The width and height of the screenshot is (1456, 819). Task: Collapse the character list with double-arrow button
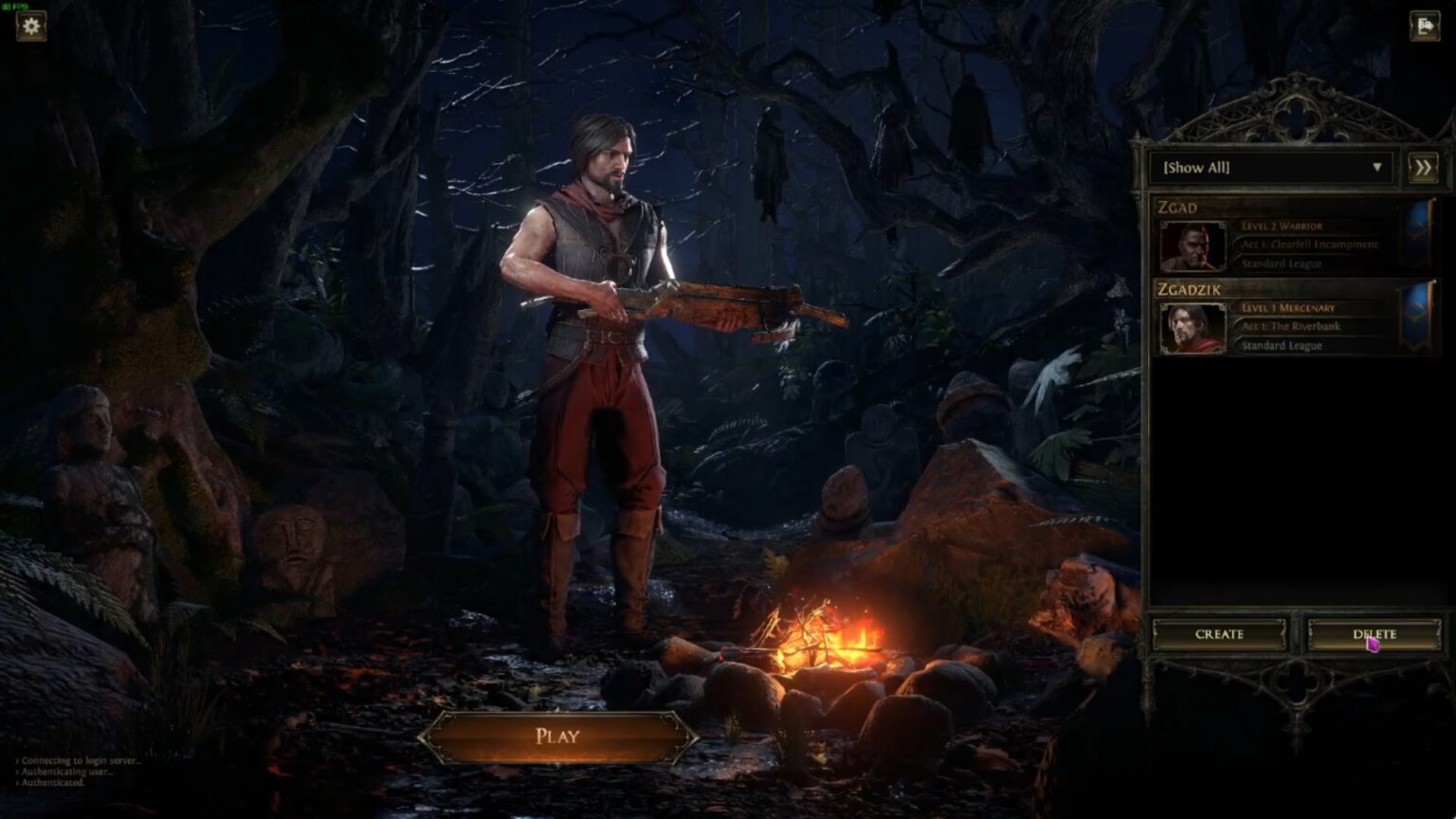1423,168
